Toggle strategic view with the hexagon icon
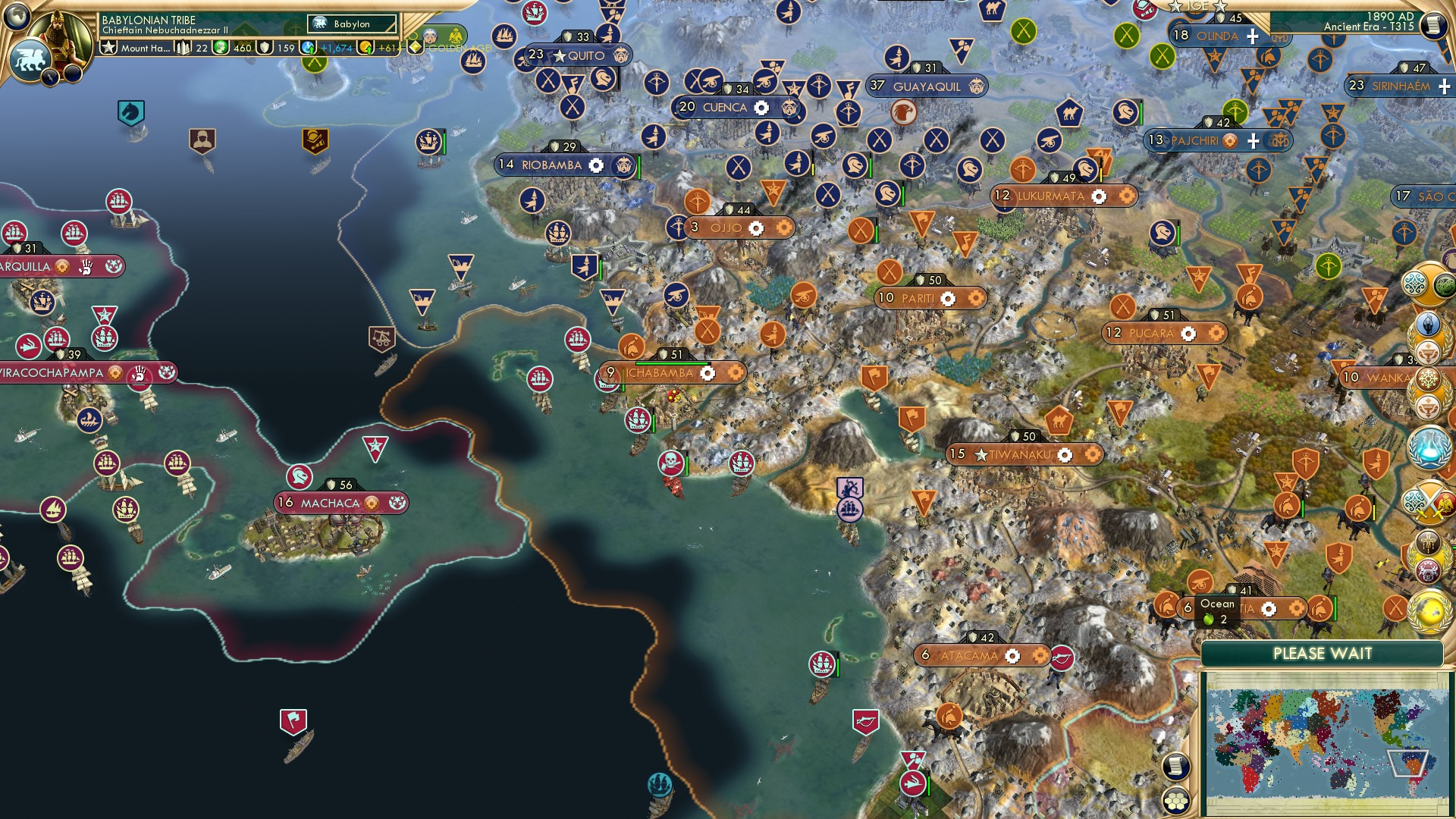Viewport: 1456px width, 819px height. tap(1175, 801)
